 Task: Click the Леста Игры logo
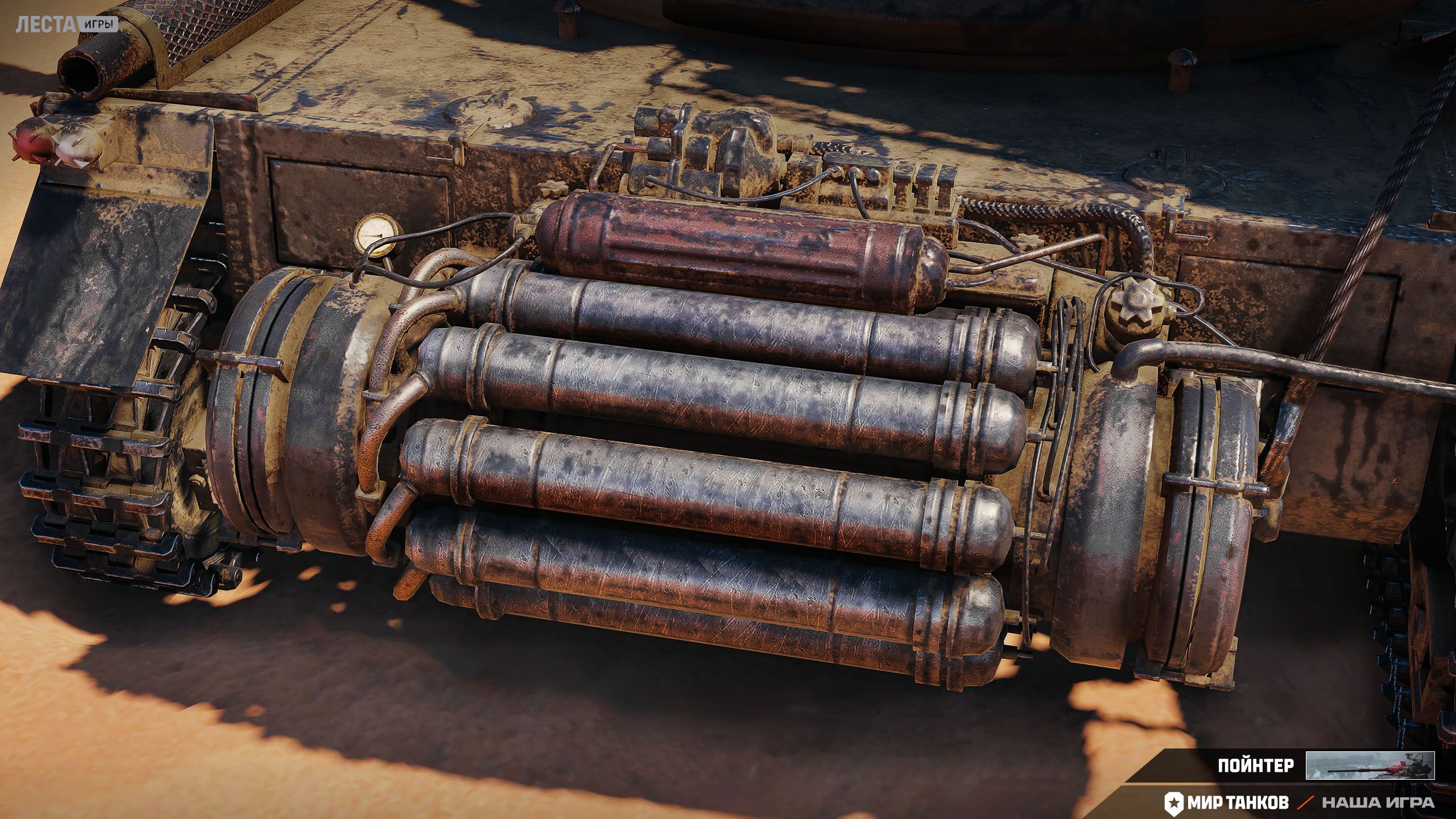[x=67, y=24]
